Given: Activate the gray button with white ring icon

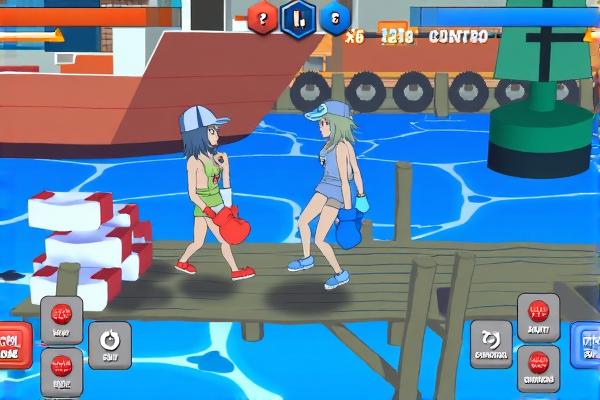Looking at the screenshot, I should (x=109, y=344).
